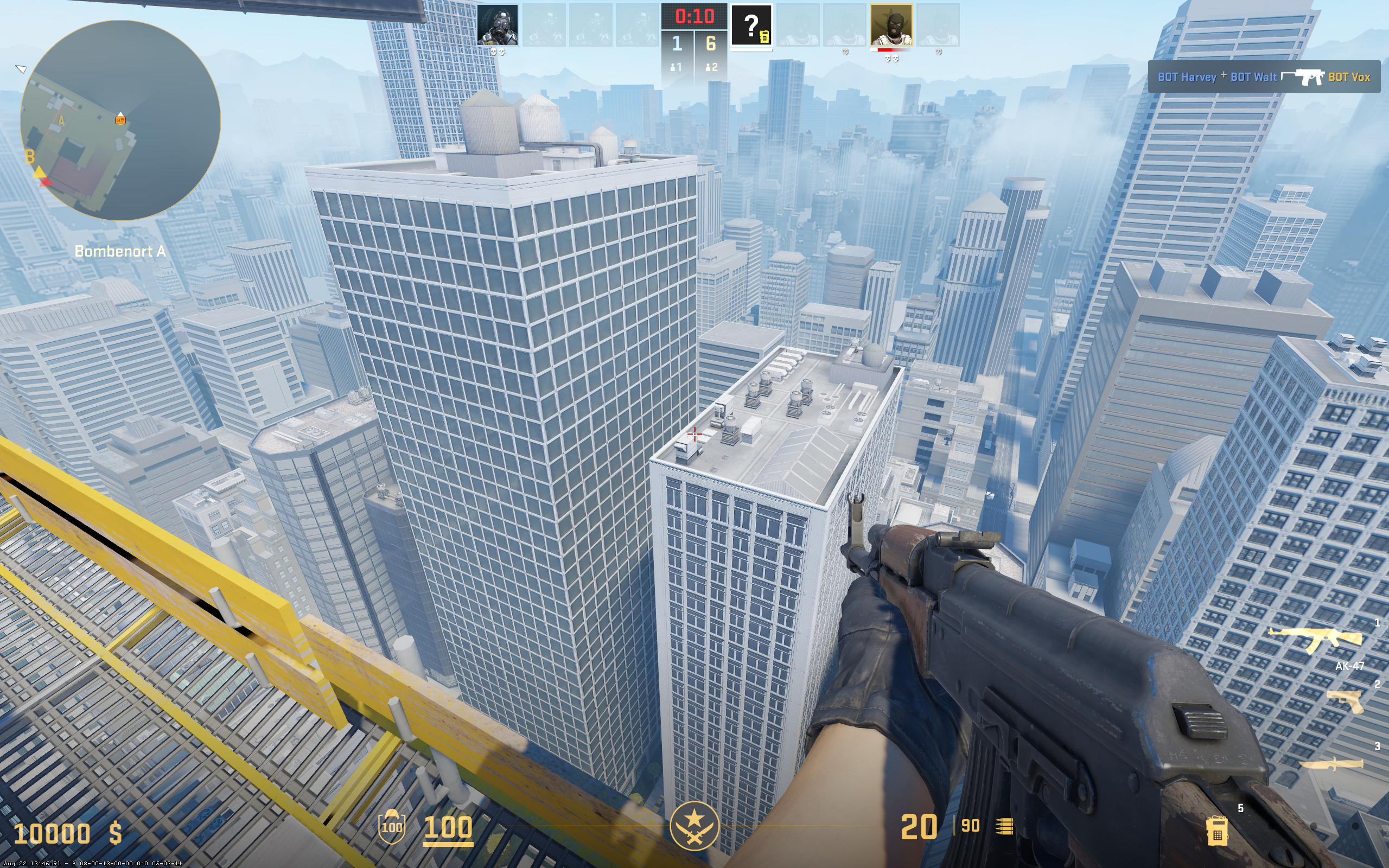Click the bomb site B marker on radar

(30, 156)
